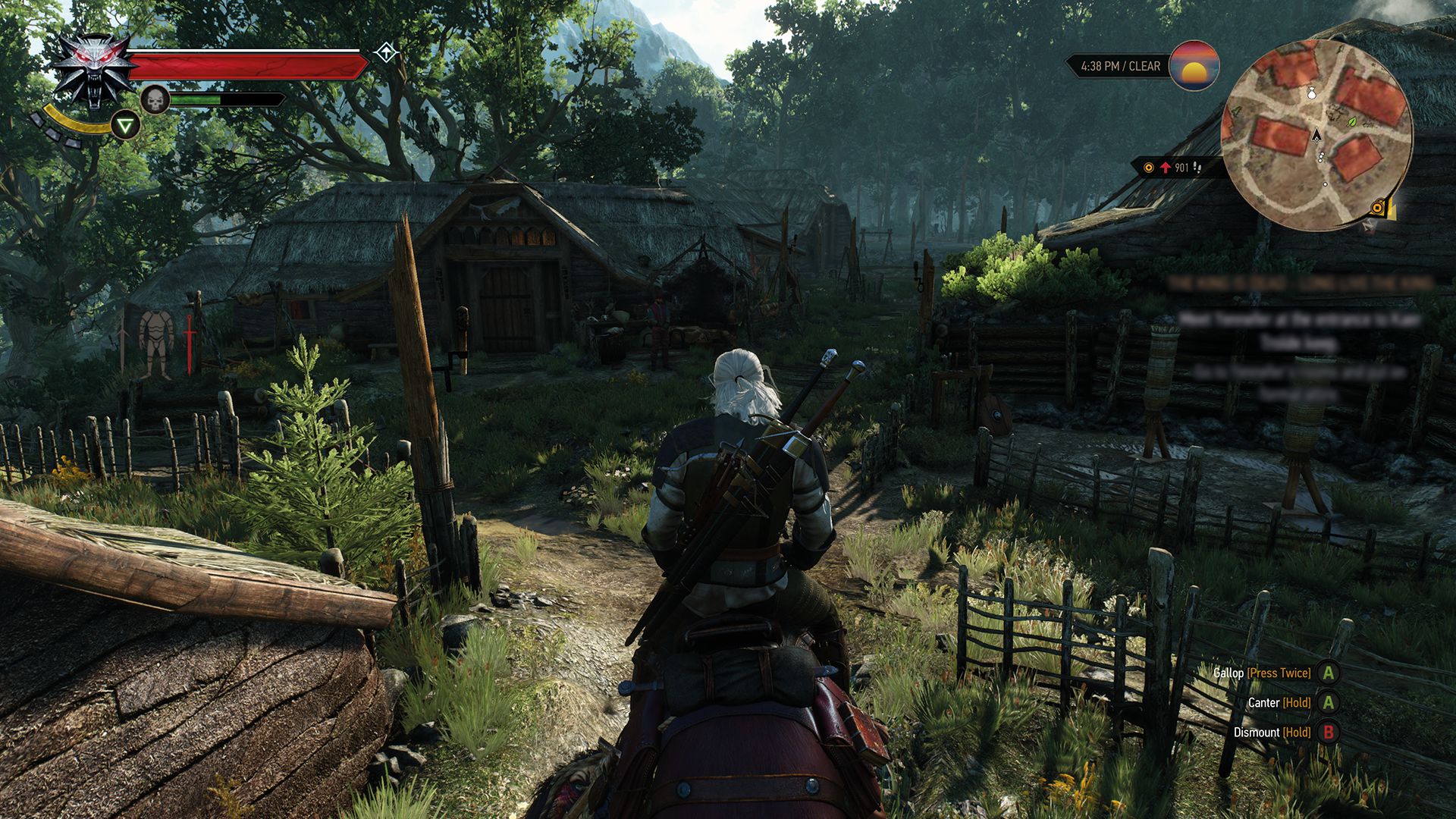Click the herb leaf icon on the minimap
This screenshot has width=1456, height=819.
[x=1351, y=123]
